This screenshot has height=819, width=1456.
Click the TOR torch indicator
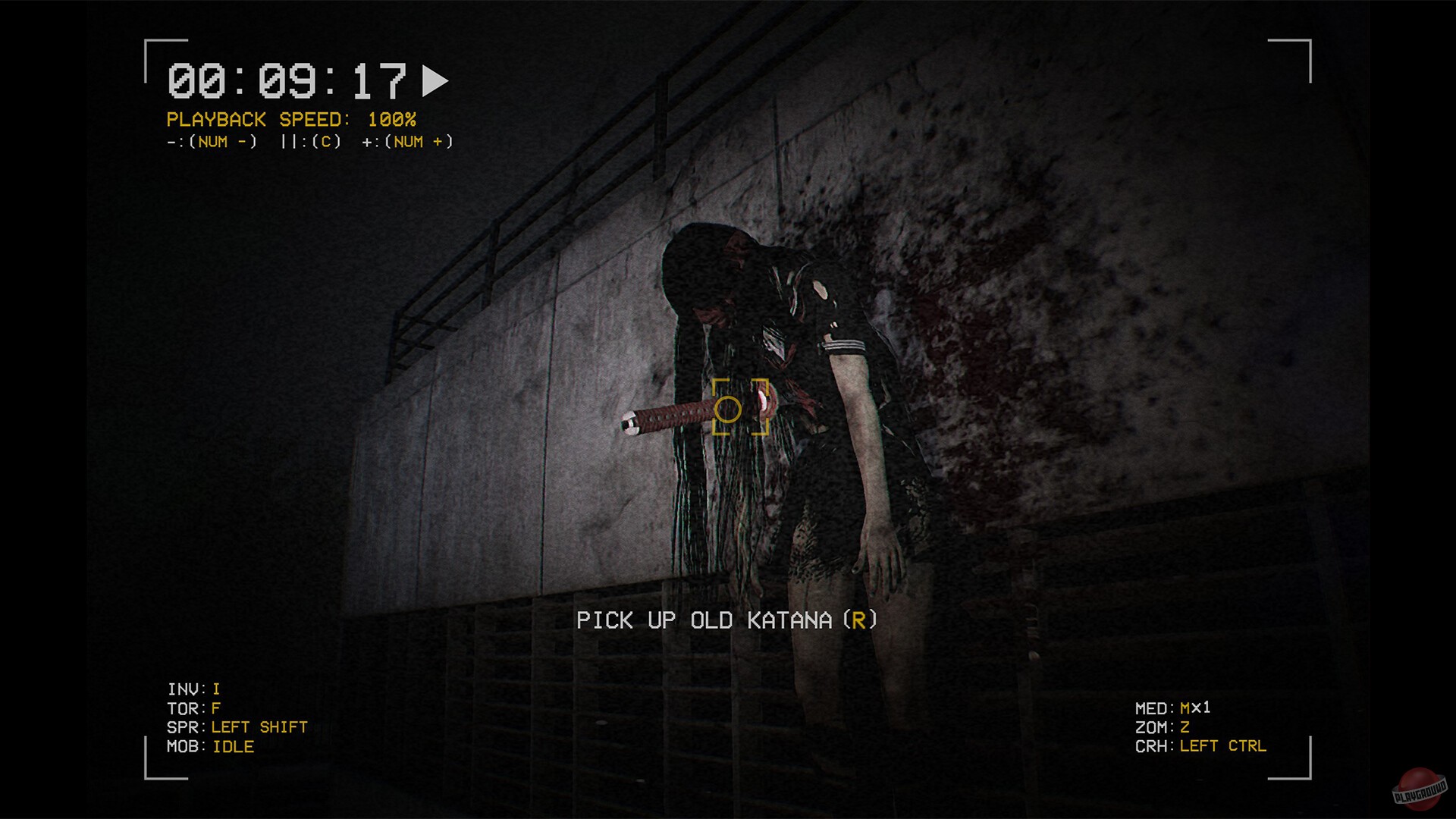[x=192, y=708]
